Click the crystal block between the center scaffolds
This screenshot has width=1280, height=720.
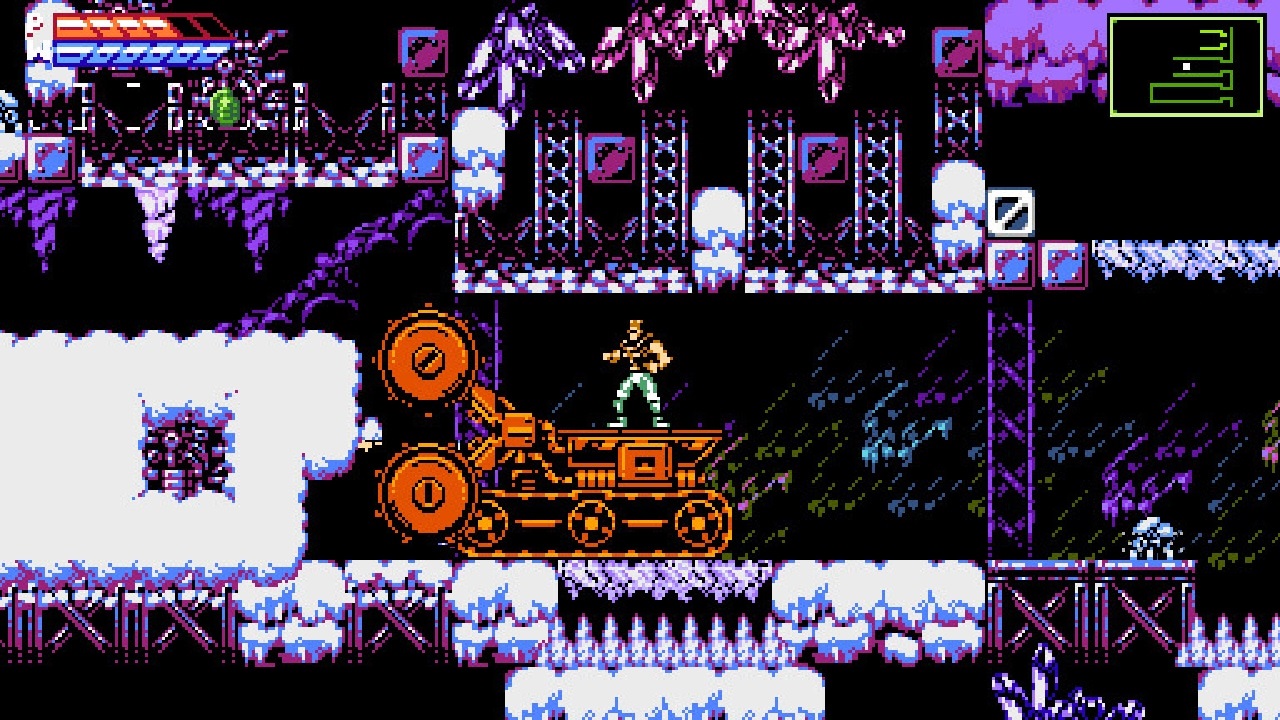(610, 158)
